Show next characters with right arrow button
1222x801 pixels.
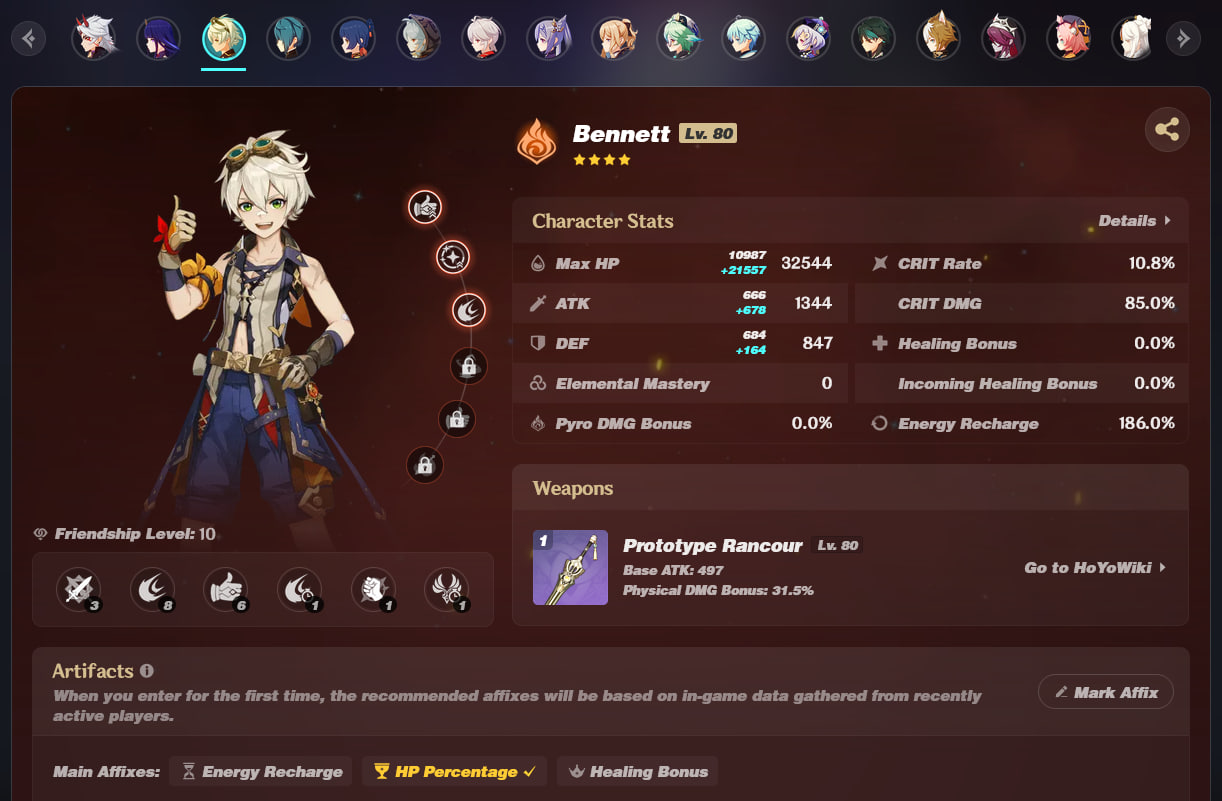(x=1183, y=39)
